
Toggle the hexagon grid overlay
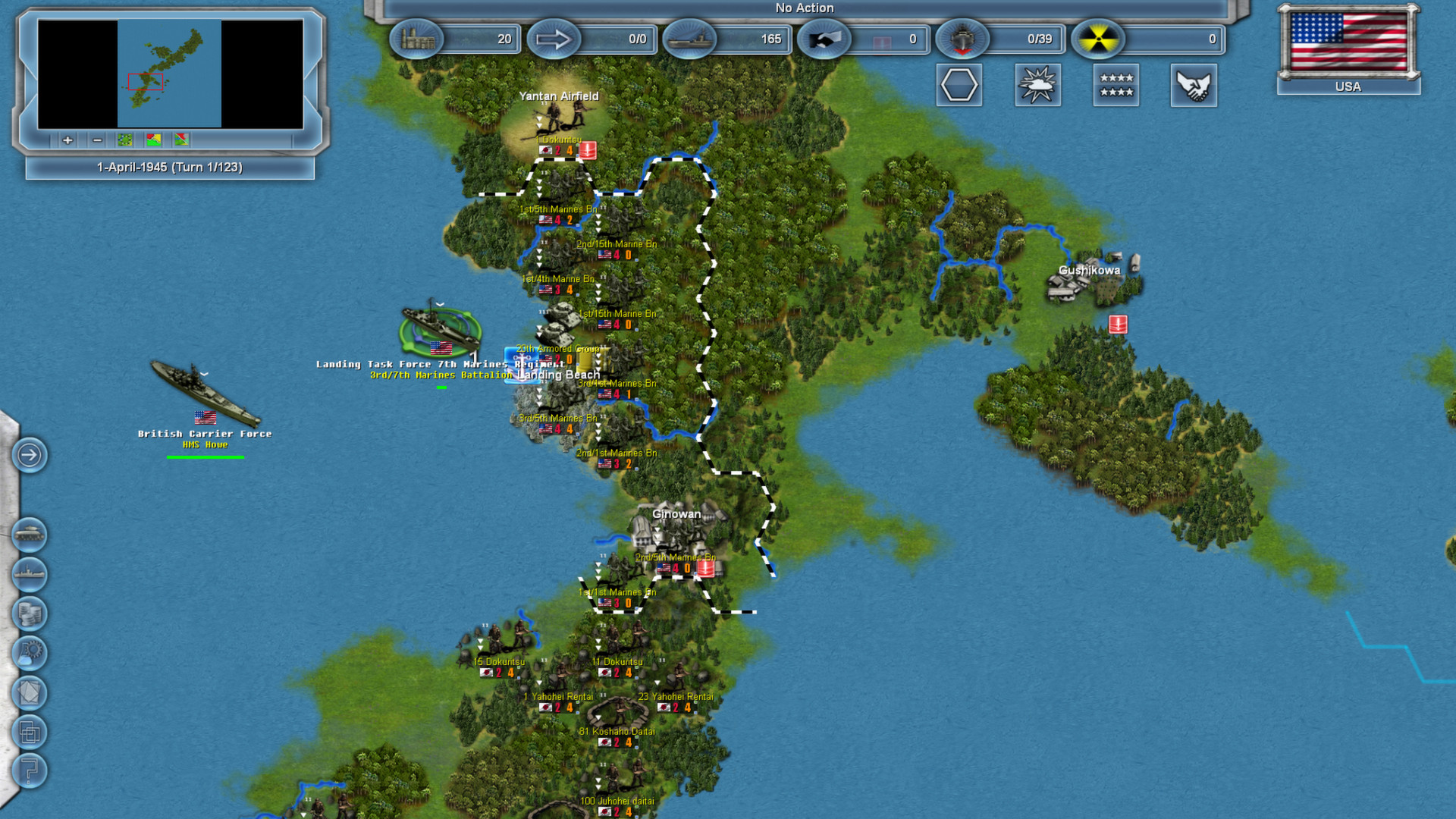coord(959,85)
